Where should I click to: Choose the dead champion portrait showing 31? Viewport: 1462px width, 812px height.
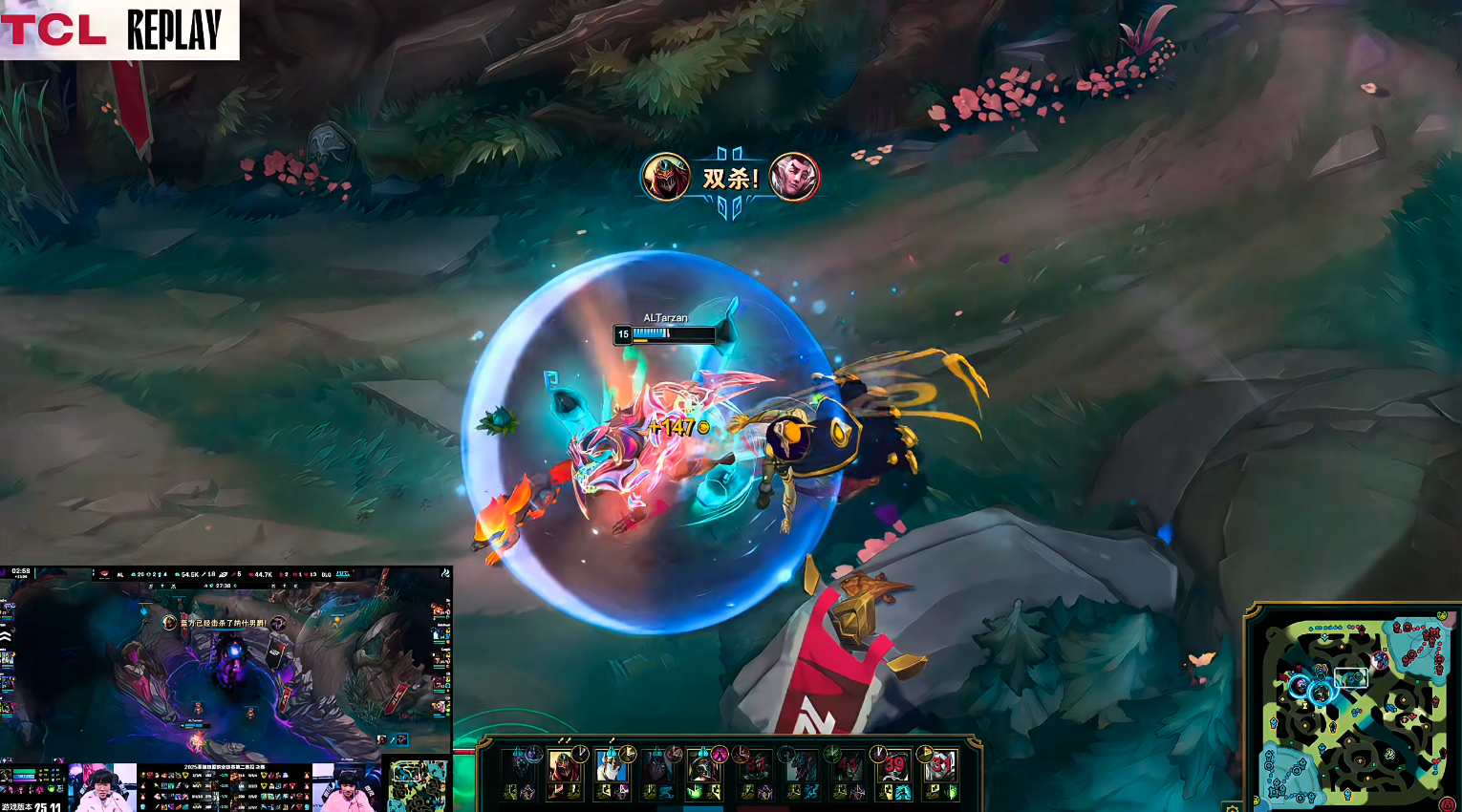pyautogui.click(x=940, y=766)
